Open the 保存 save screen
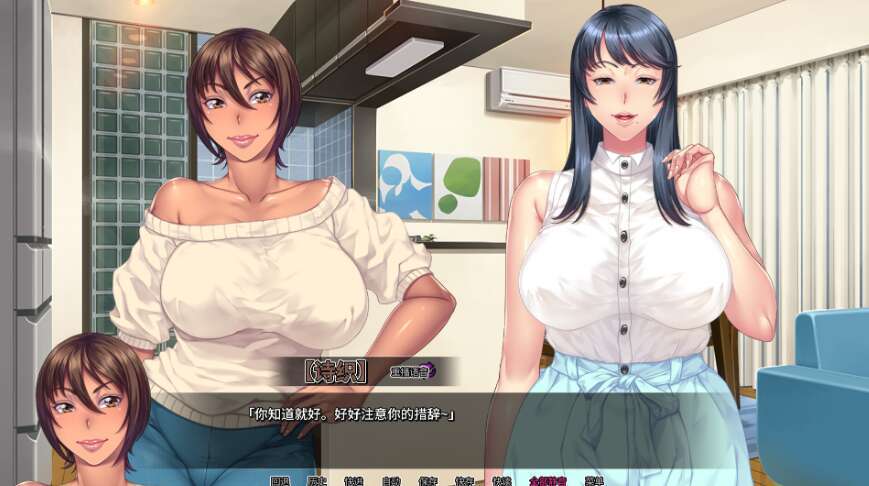 428,481
